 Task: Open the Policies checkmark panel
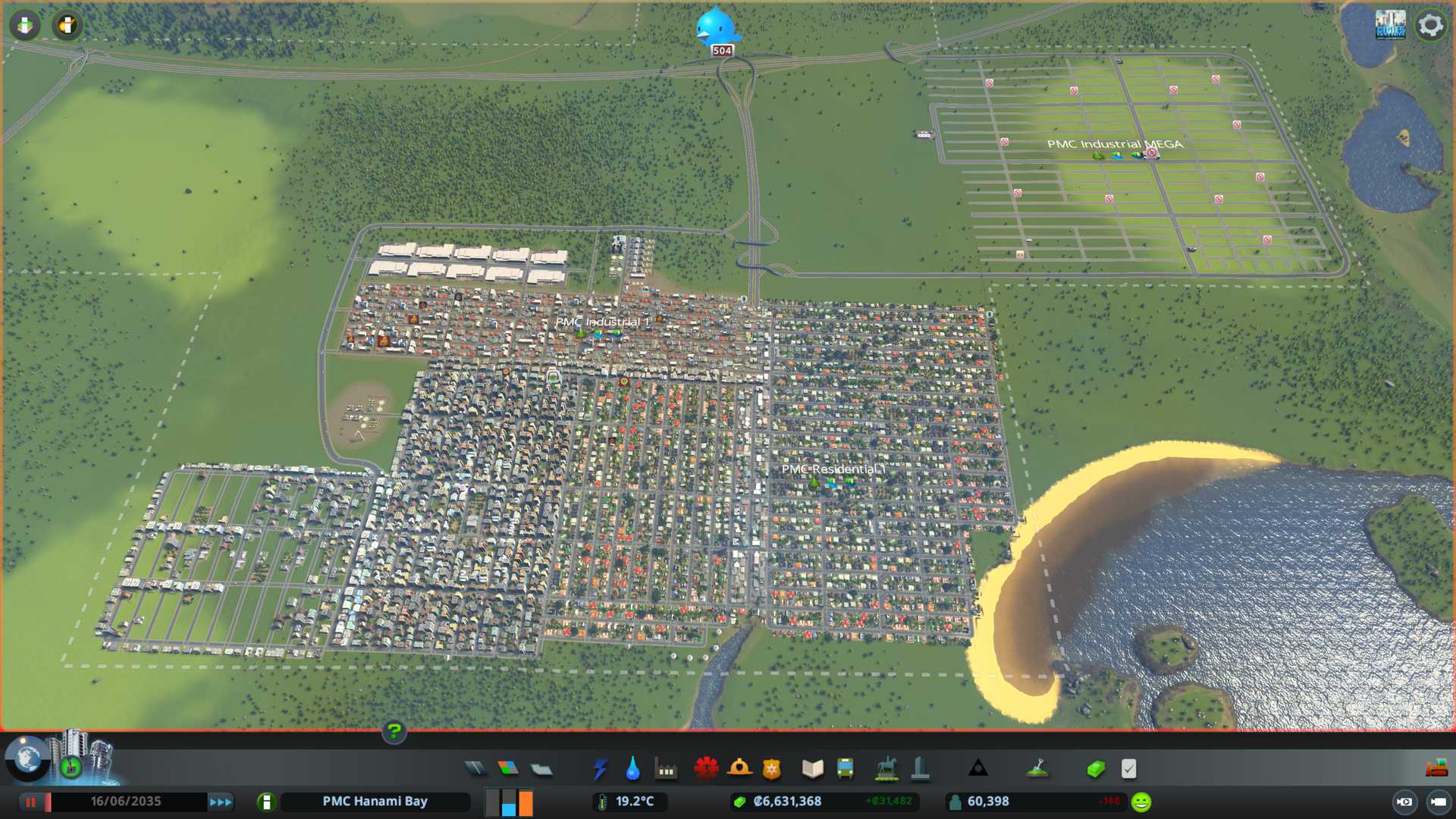coord(1128,769)
